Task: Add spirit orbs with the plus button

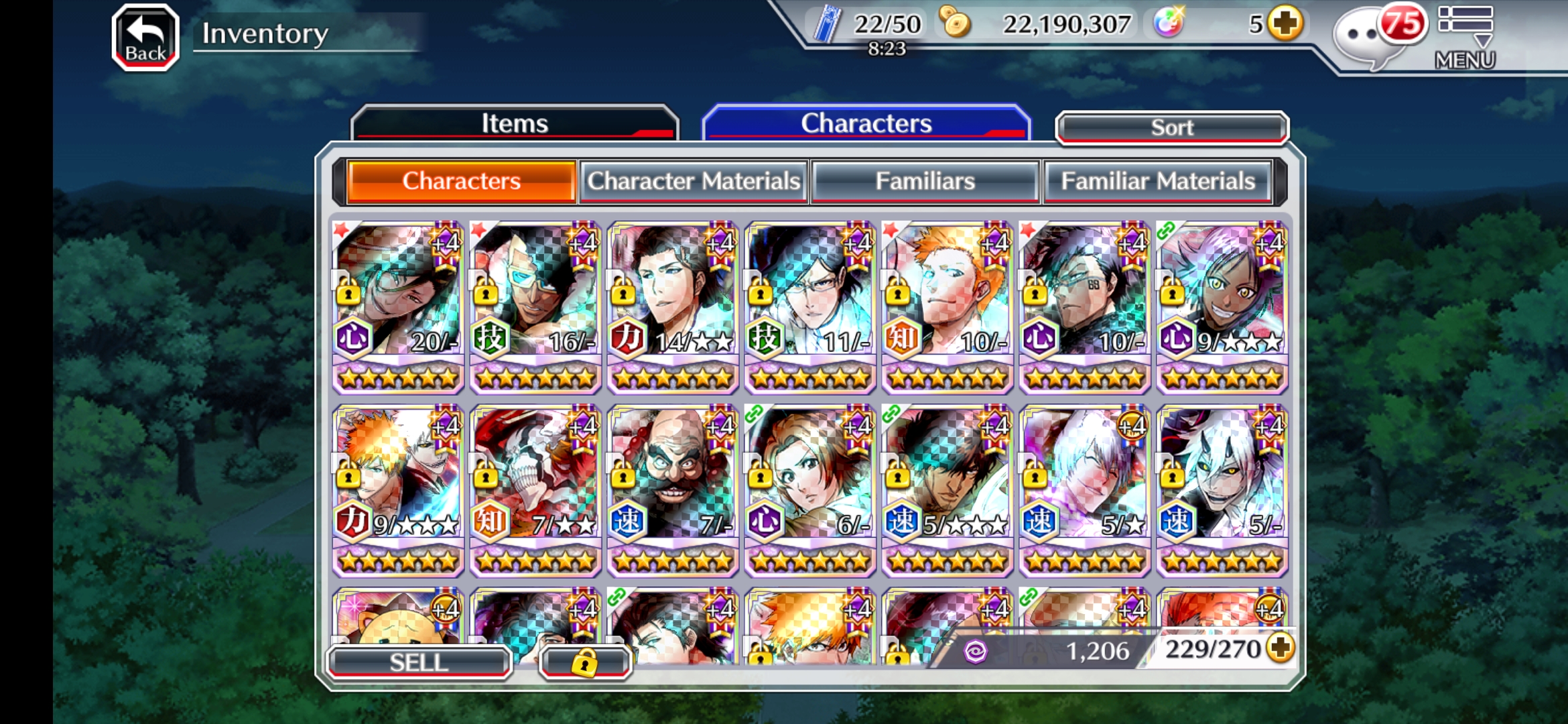Action: 1286,24
